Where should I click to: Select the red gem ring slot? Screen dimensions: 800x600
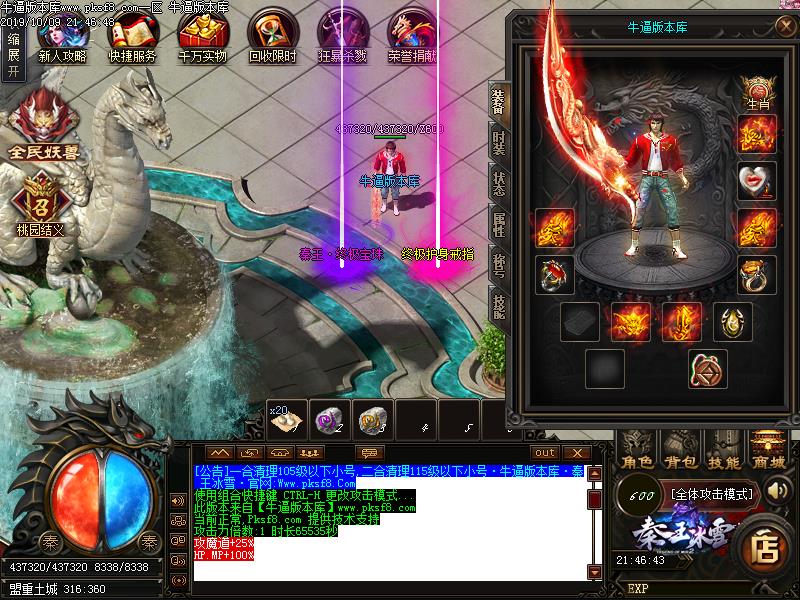tap(553, 274)
